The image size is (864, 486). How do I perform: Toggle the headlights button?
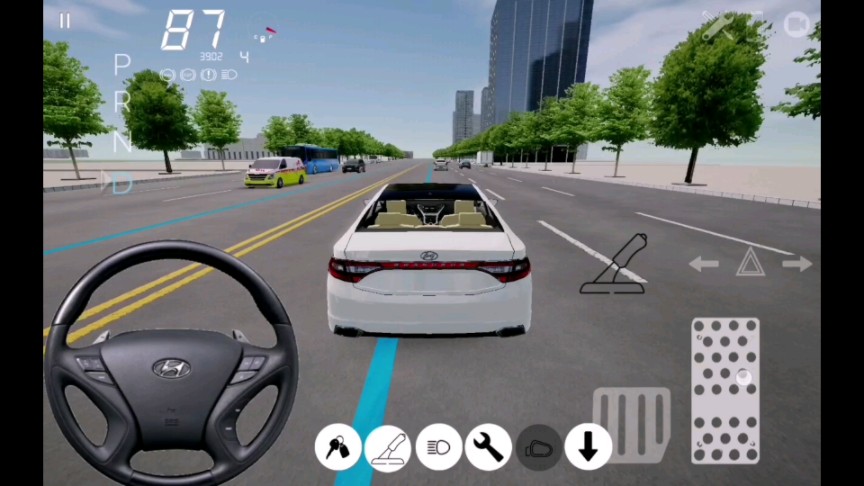coord(438,447)
